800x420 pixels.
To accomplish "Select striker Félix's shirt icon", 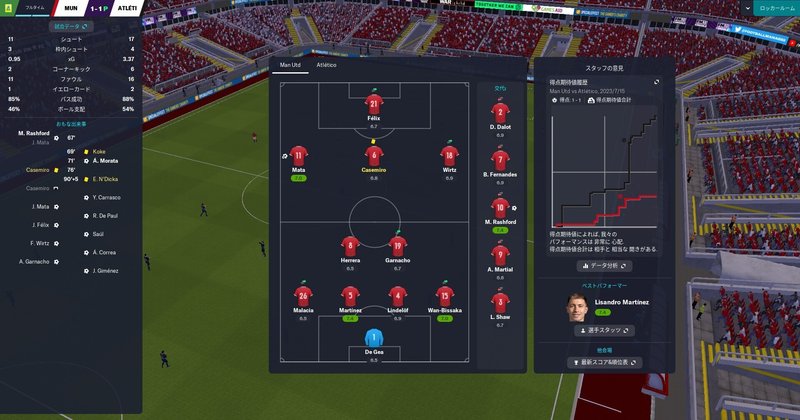I will pos(374,104).
